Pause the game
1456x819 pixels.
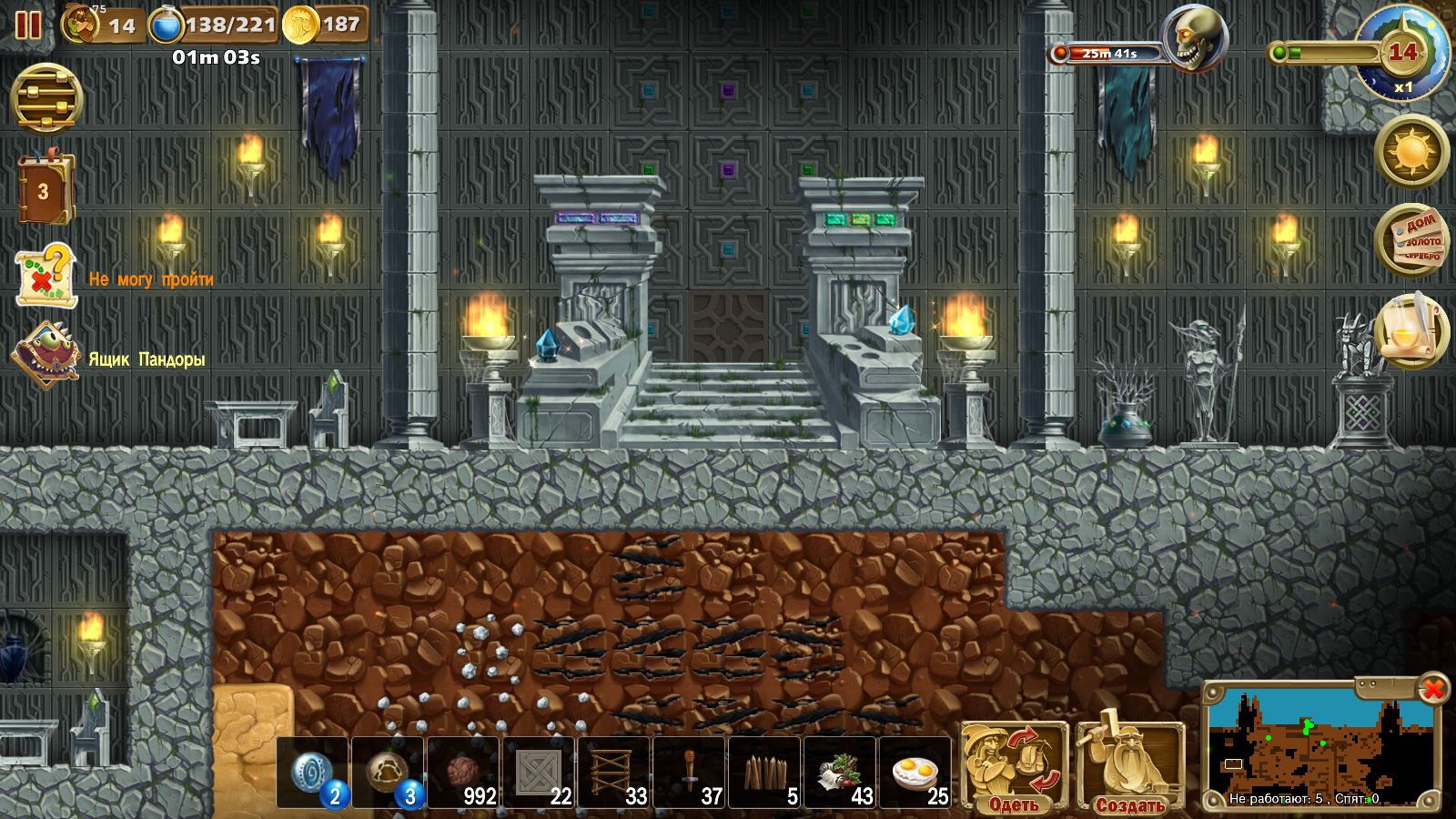28,25
